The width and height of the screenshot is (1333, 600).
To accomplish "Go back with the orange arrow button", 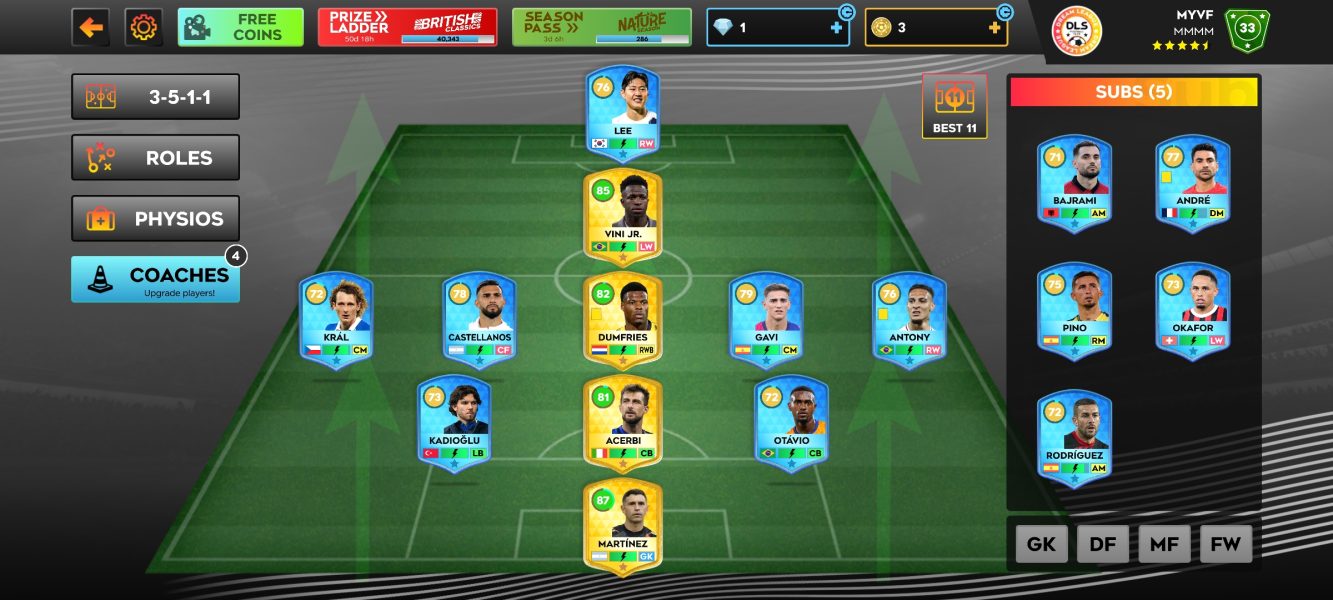I will 91,27.
